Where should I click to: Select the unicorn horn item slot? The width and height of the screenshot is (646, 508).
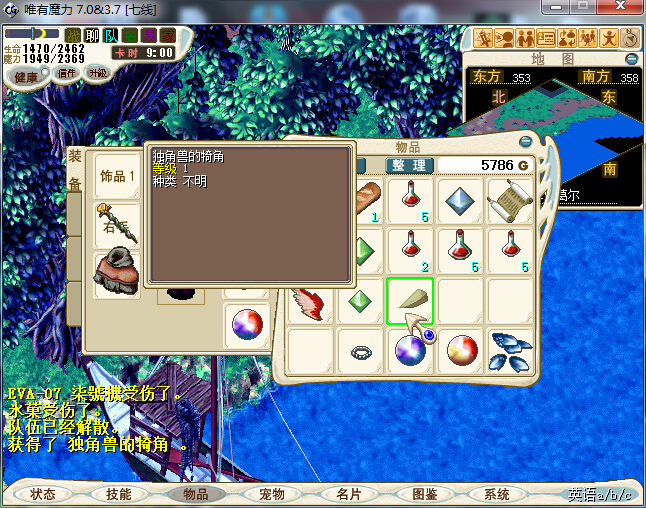click(x=410, y=300)
